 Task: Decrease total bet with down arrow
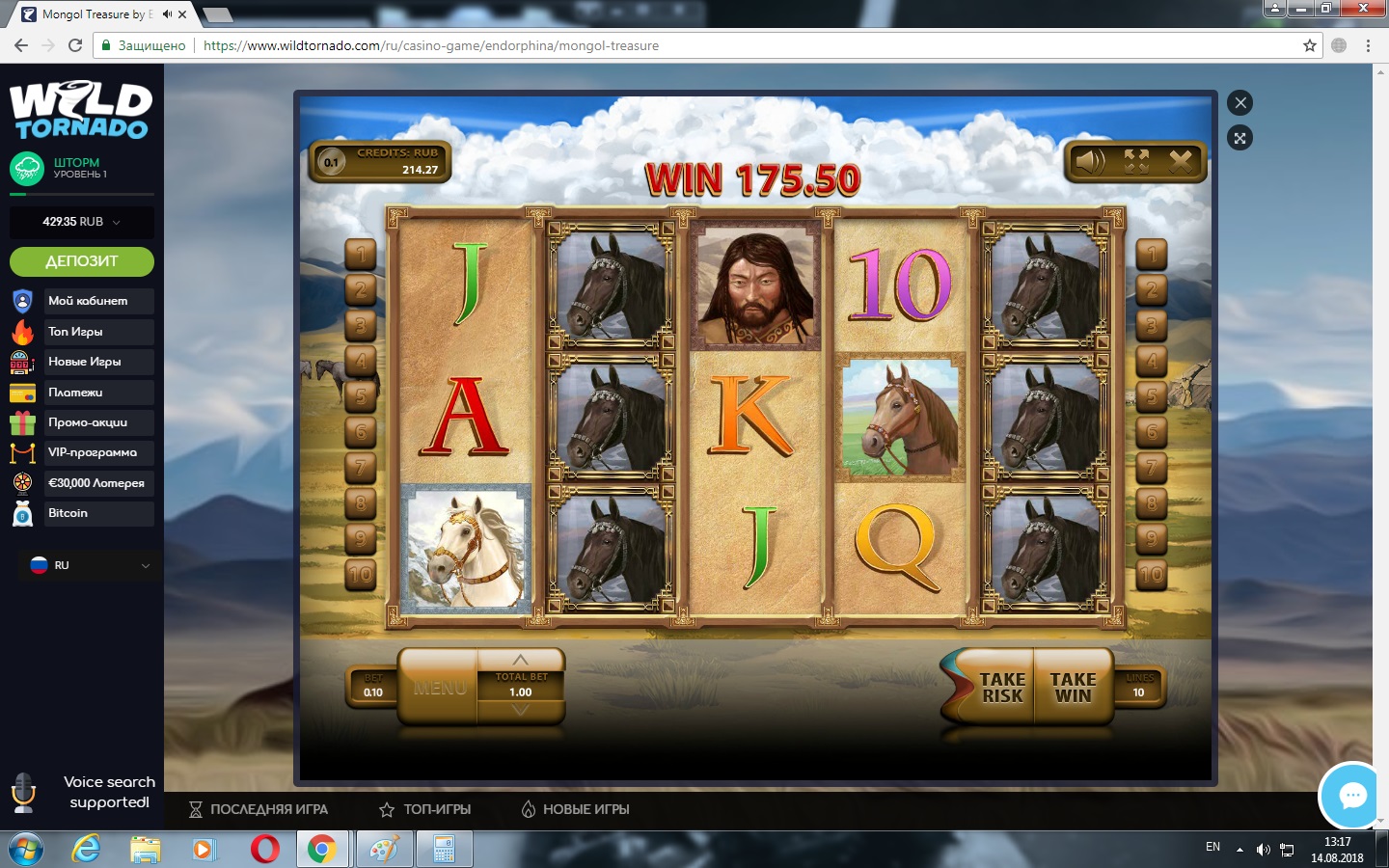coord(521,711)
